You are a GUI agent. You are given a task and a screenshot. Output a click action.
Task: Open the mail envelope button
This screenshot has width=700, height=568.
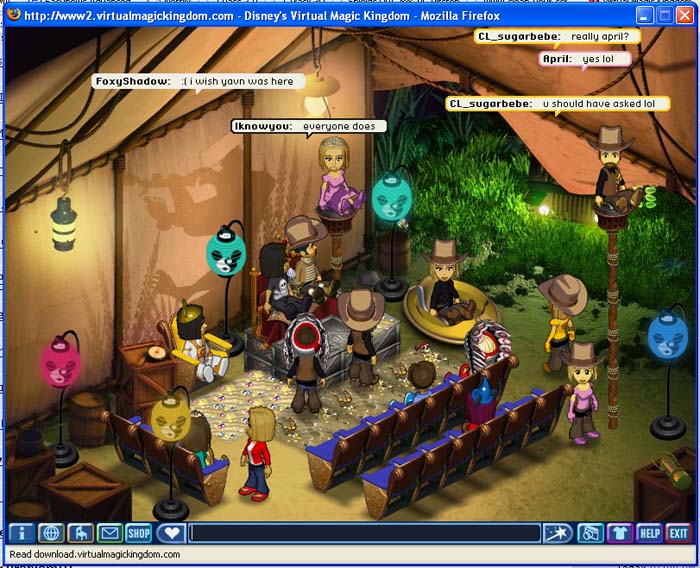tap(109, 533)
